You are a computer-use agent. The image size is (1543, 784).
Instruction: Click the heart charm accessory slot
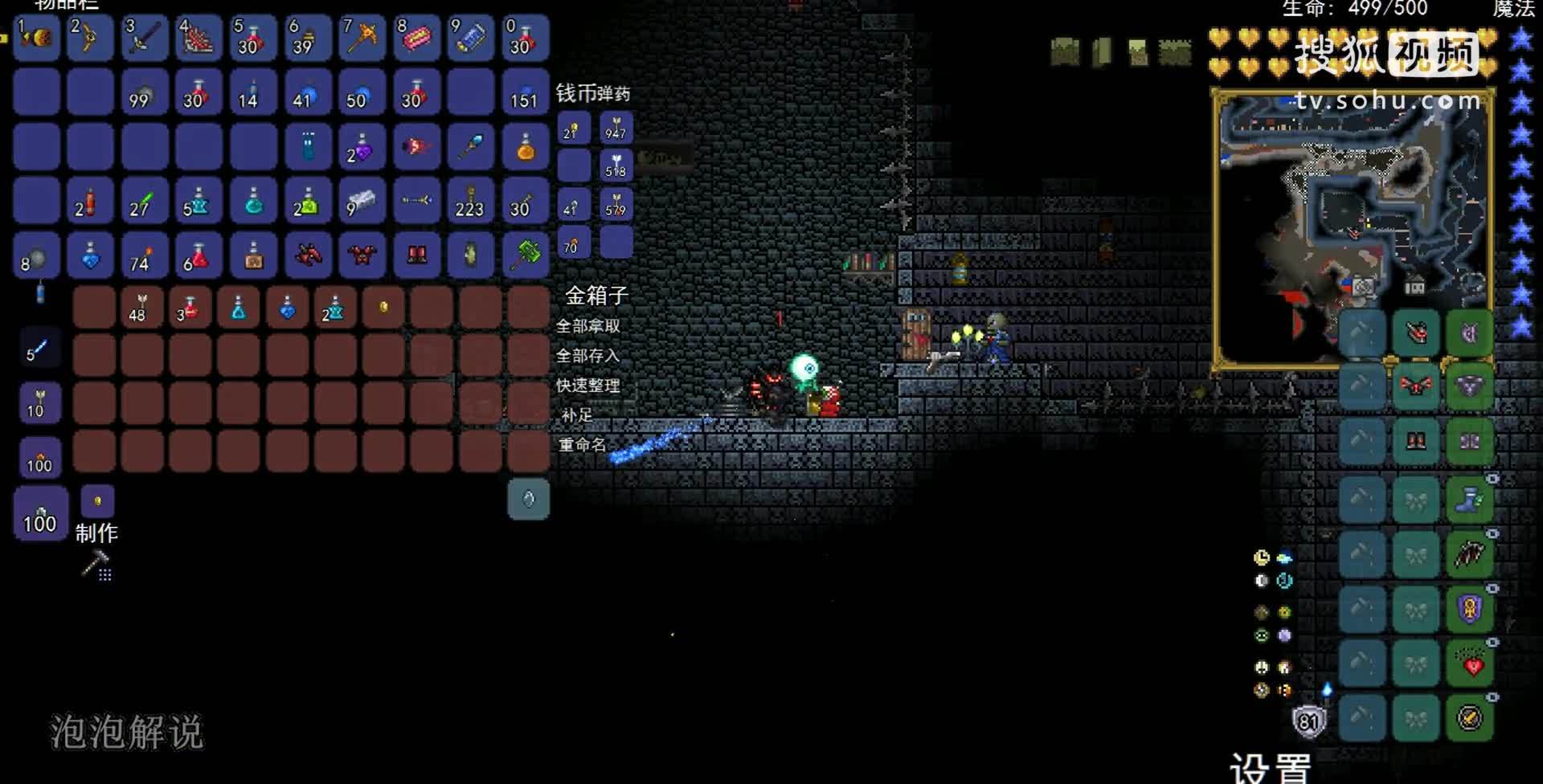pos(1469,665)
